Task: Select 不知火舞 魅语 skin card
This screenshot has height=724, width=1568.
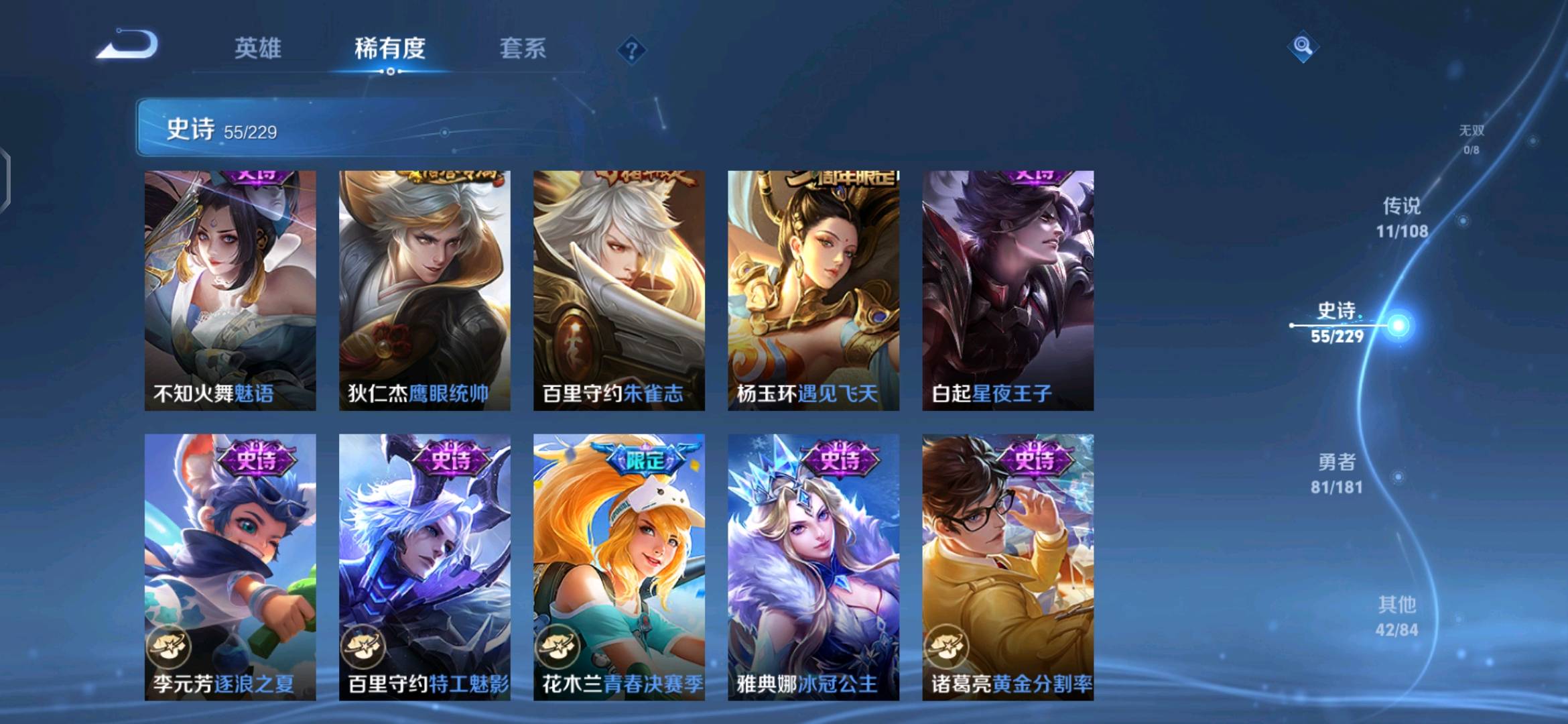Action: [230, 290]
